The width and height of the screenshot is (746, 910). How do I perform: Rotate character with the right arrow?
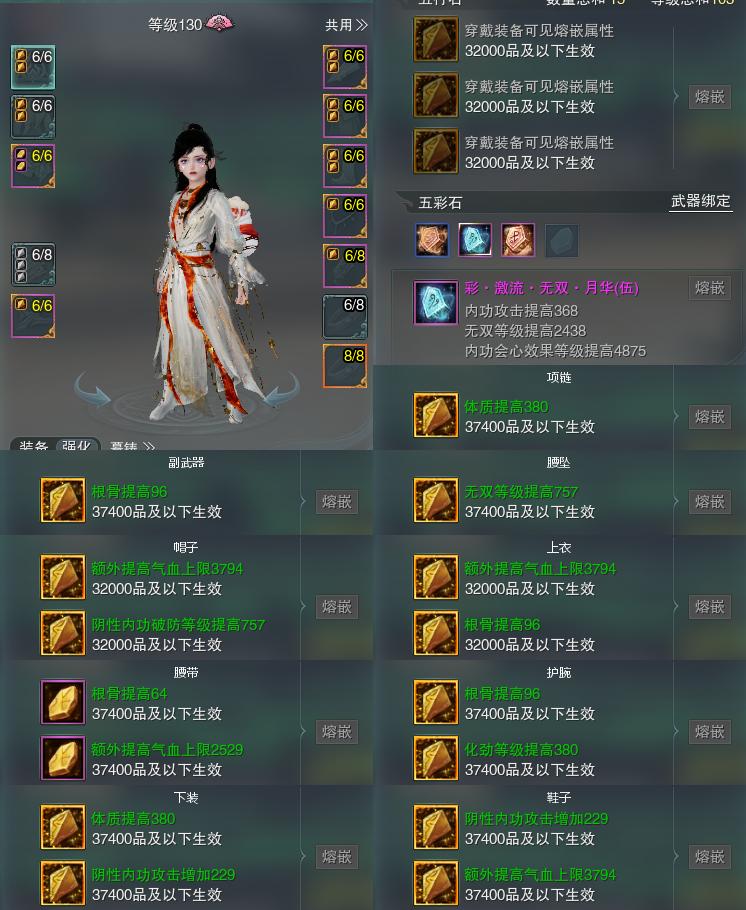(x=281, y=391)
